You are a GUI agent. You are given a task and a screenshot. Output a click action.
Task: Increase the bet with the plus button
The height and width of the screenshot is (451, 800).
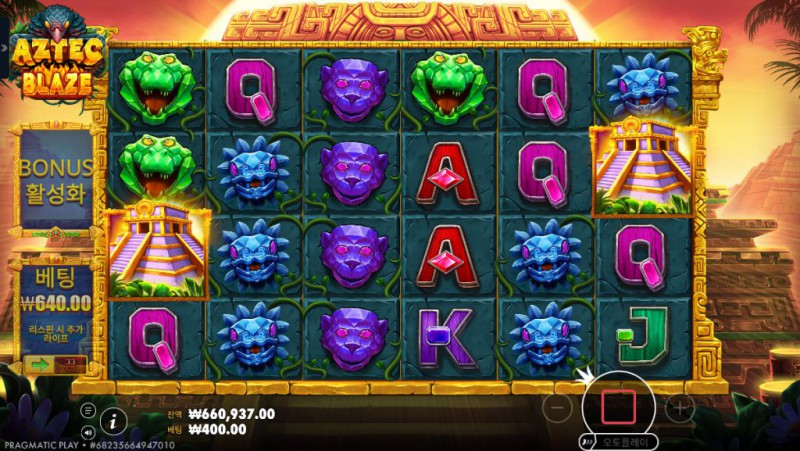679,407
